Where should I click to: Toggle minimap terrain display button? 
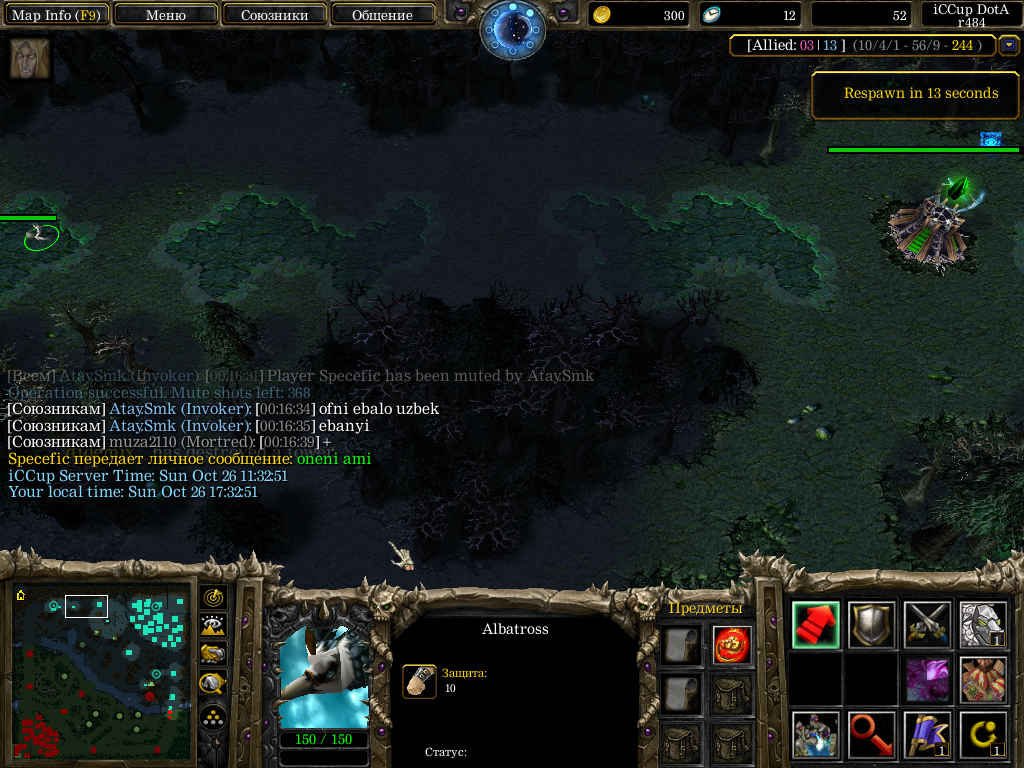click(x=214, y=626)
